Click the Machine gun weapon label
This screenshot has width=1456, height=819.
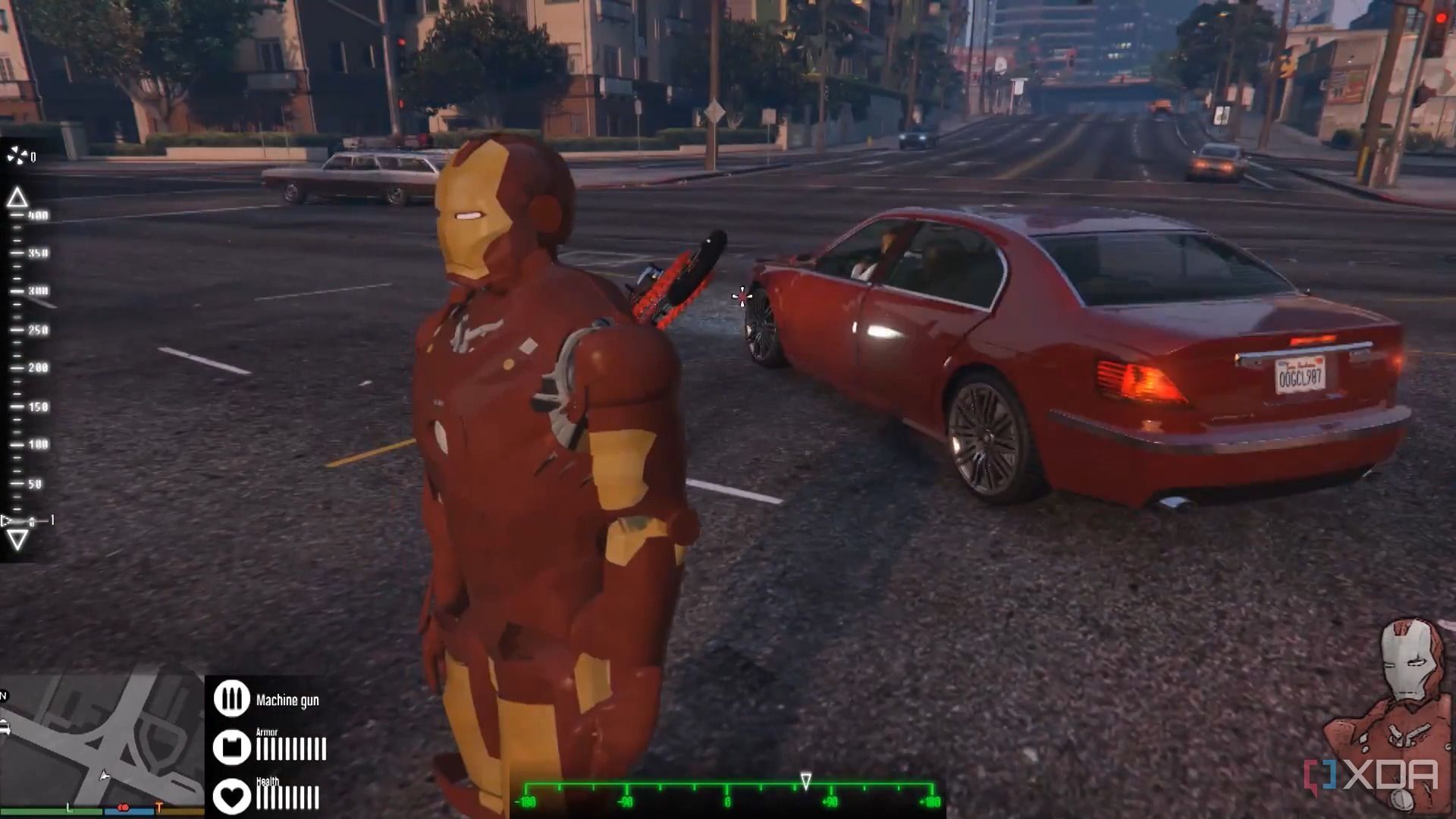[x=289, y=700]
